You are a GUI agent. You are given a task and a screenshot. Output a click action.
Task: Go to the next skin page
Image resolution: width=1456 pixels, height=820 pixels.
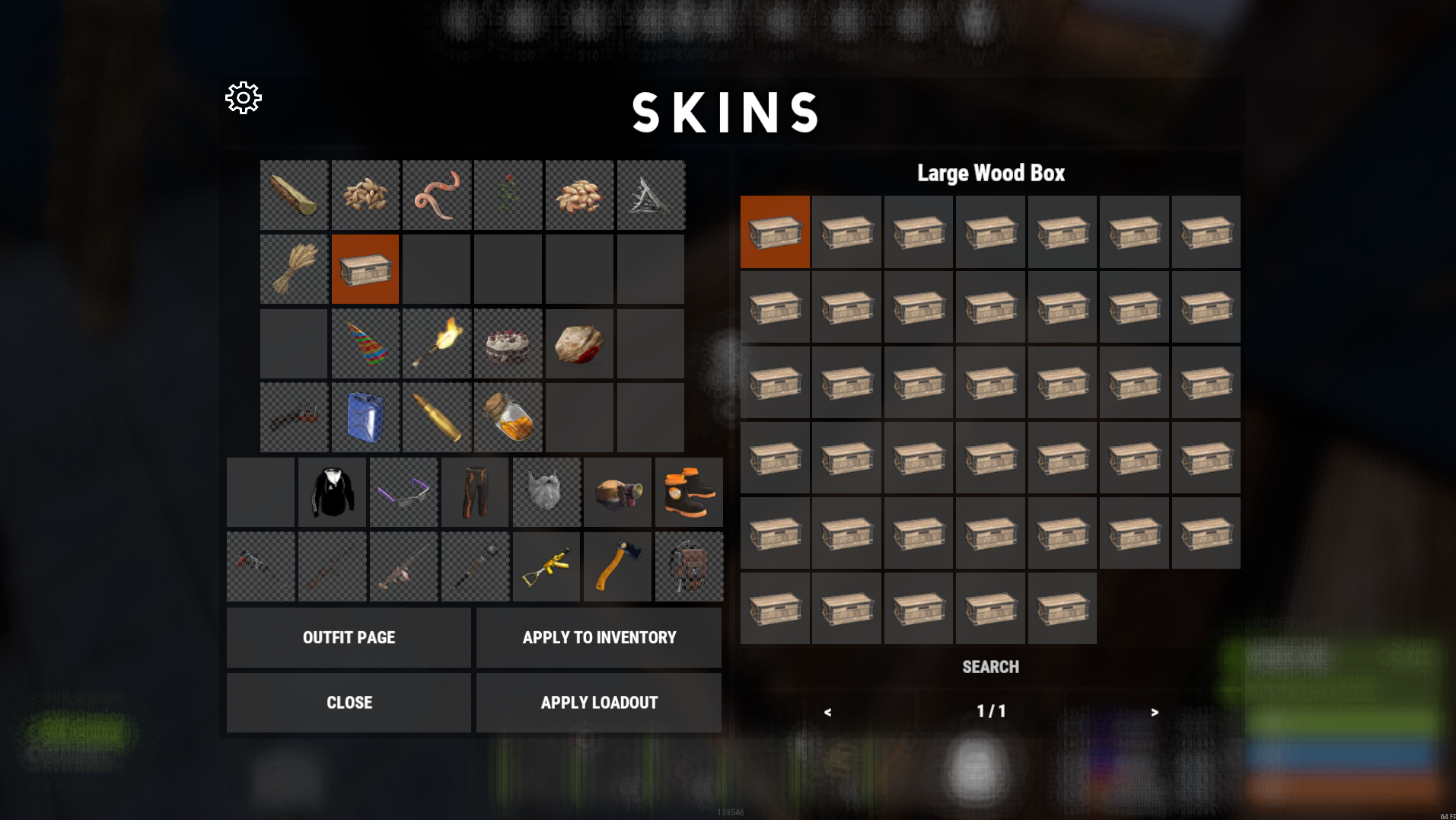coord(1155,712)
